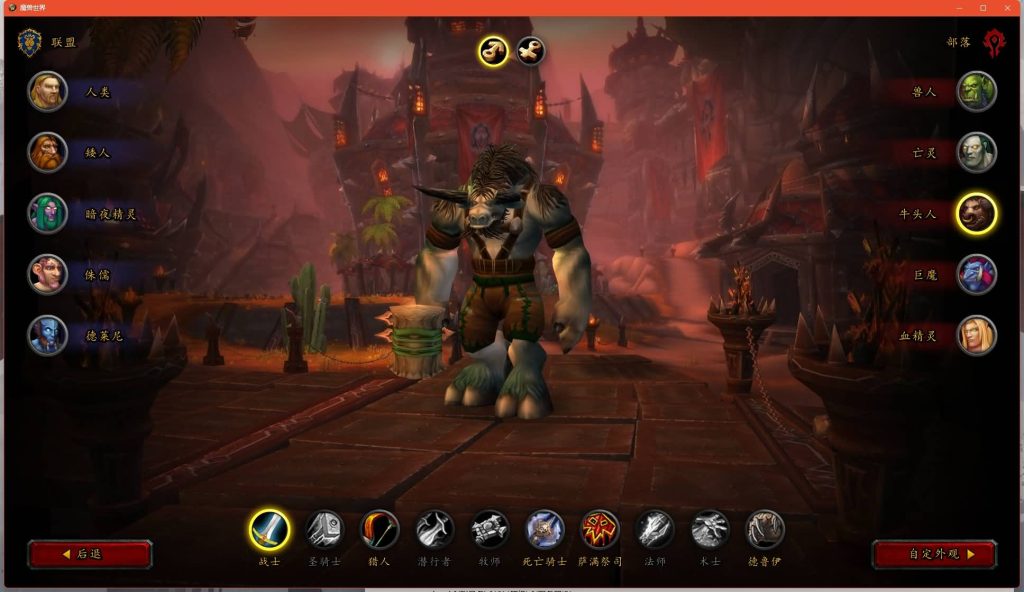Select the Blood Elf (血精灵) race
This screenshot has width=1024, height=592.
pos(976,335)
